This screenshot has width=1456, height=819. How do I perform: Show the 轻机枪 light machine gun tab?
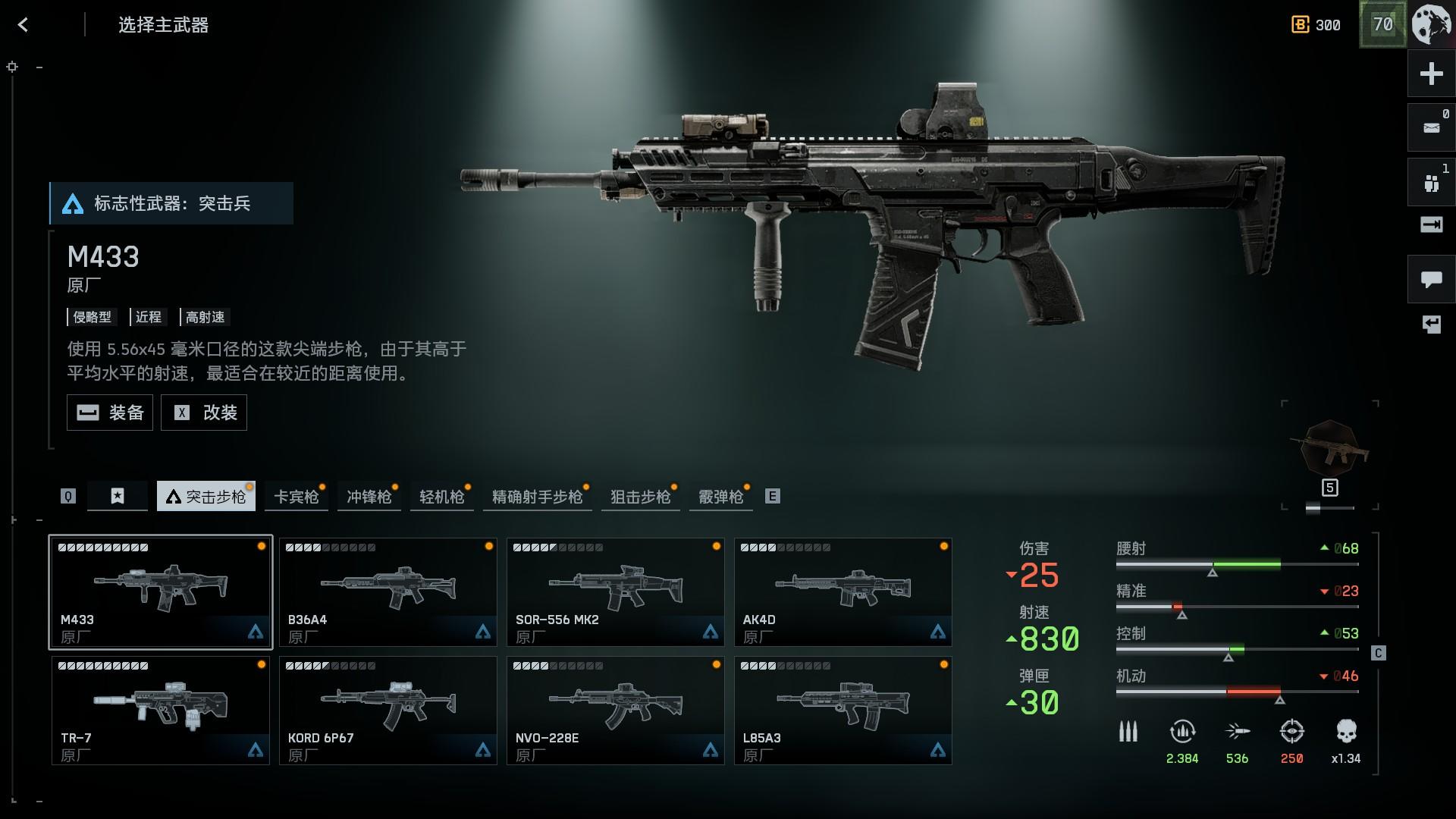tap(441, 497)
